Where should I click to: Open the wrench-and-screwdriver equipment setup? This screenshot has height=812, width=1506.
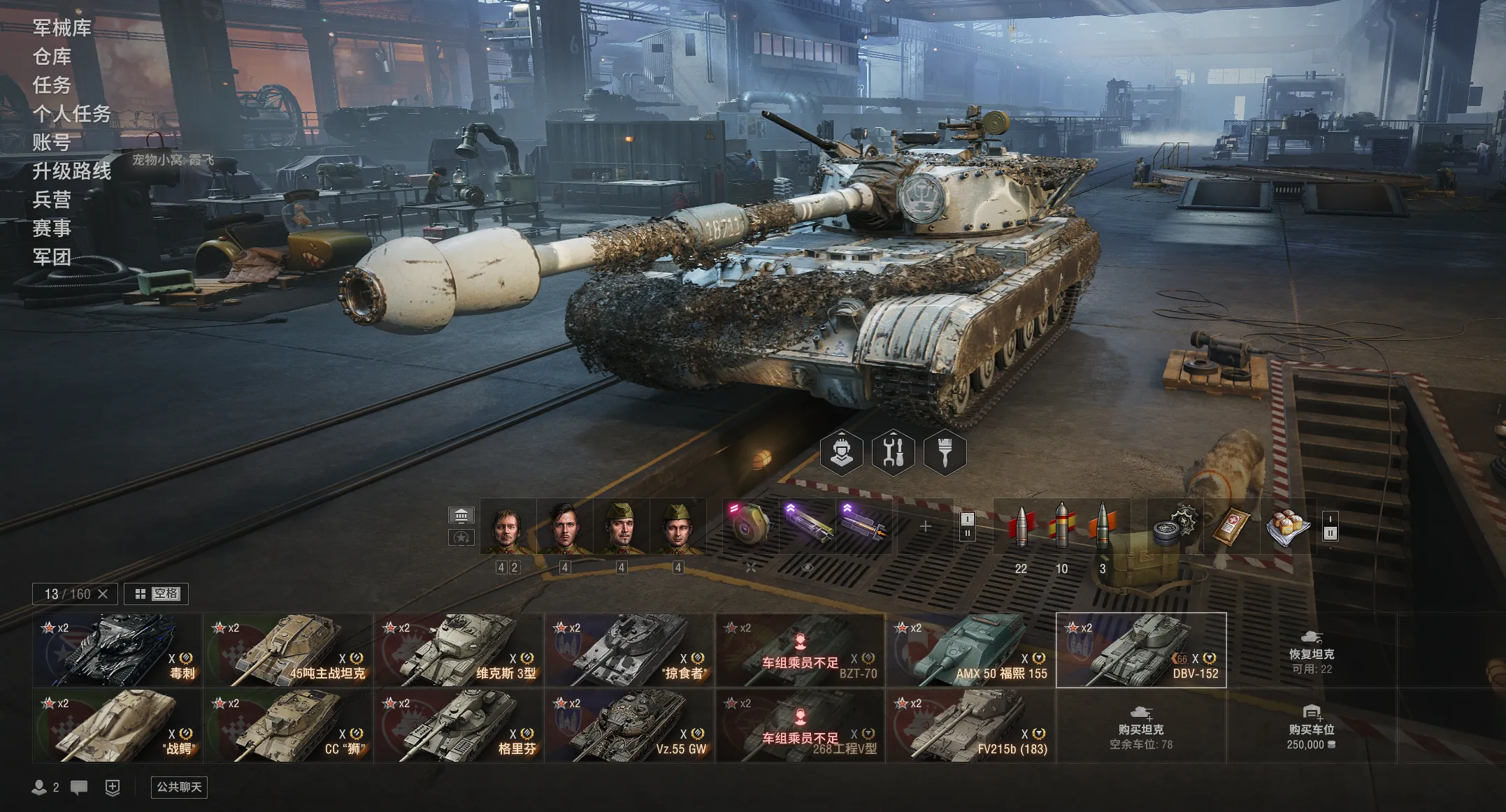coord(893,453)
